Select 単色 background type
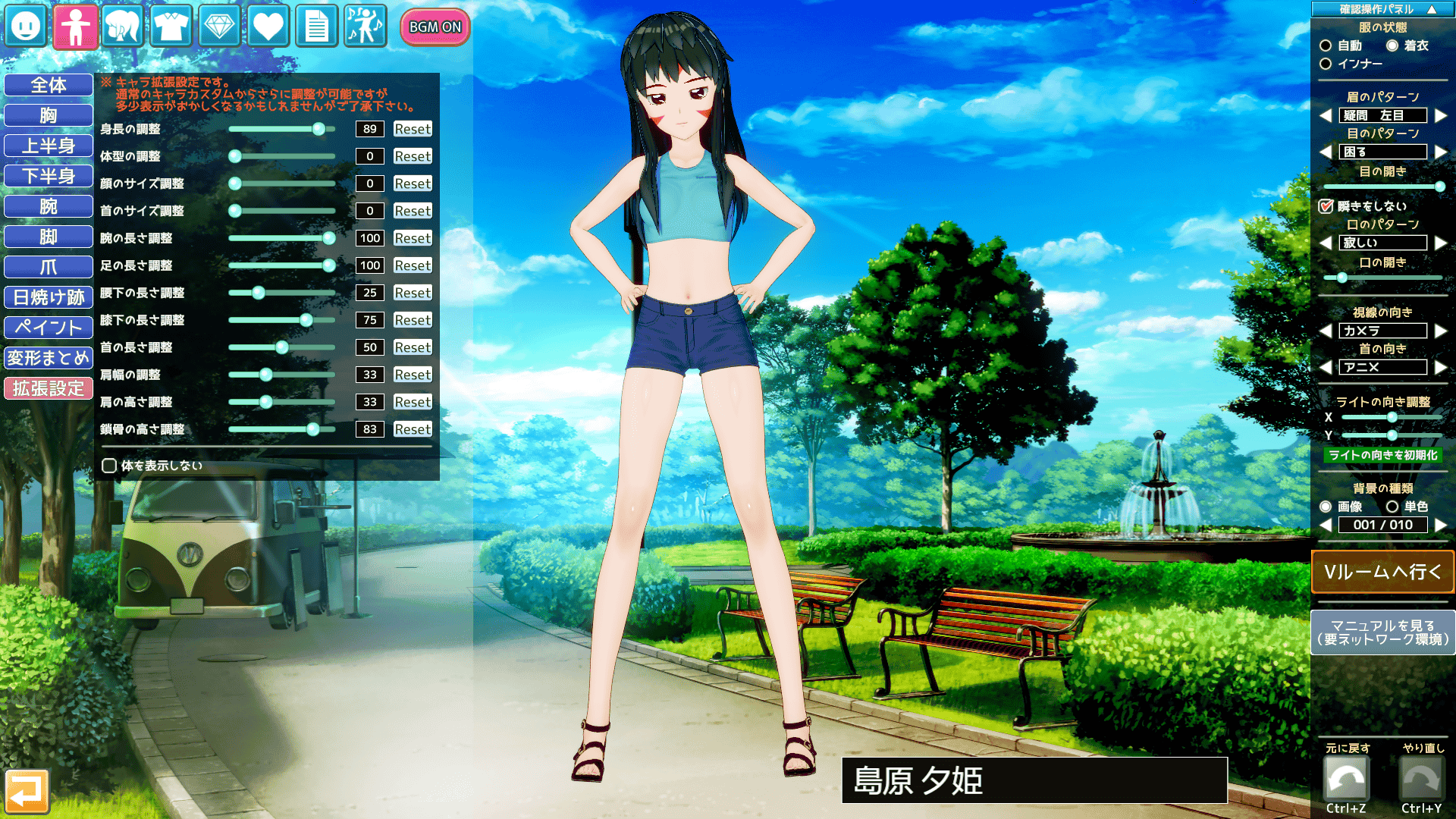 [1392, 507]
